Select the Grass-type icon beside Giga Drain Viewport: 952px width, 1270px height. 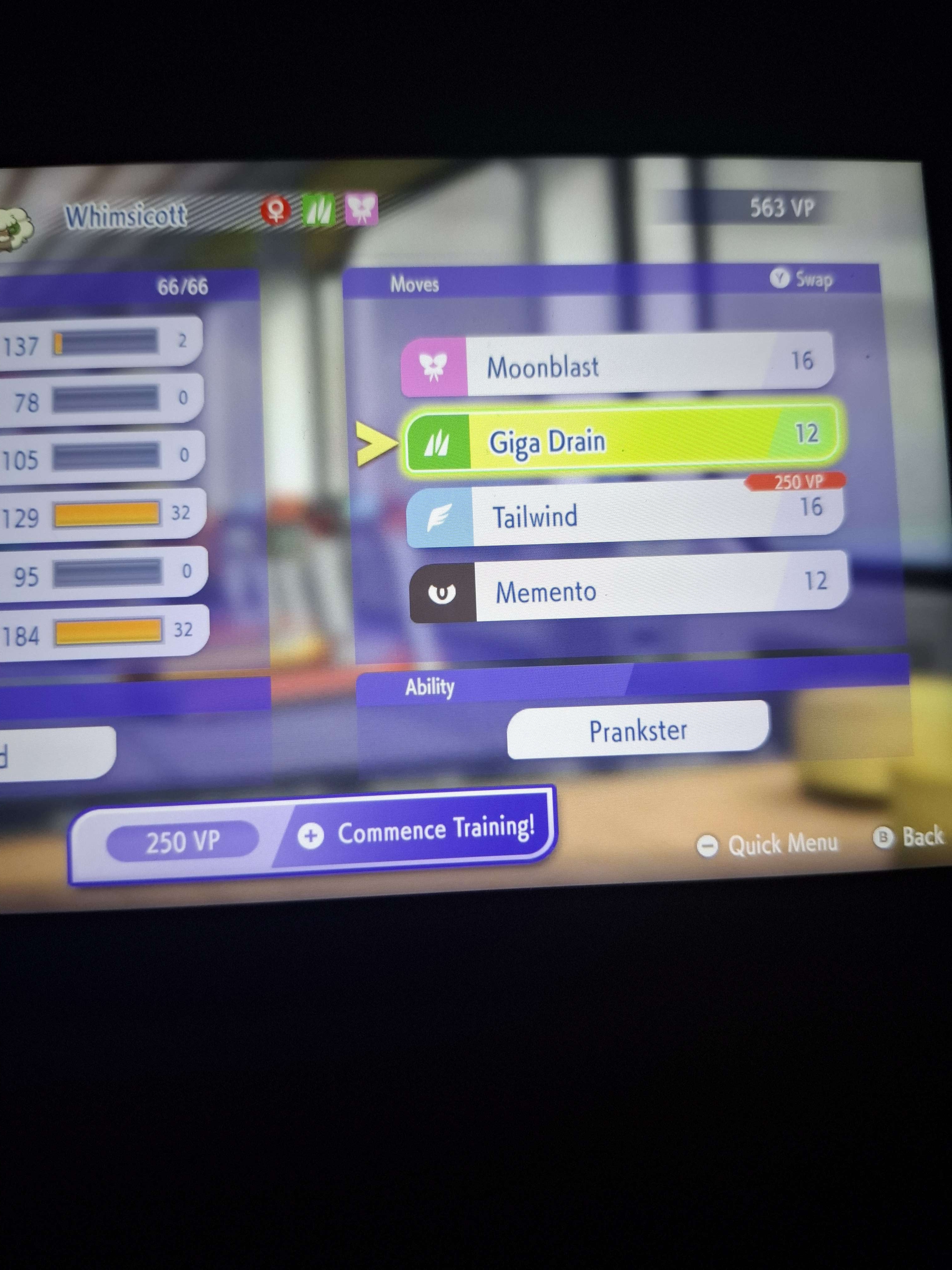[438, 441]
